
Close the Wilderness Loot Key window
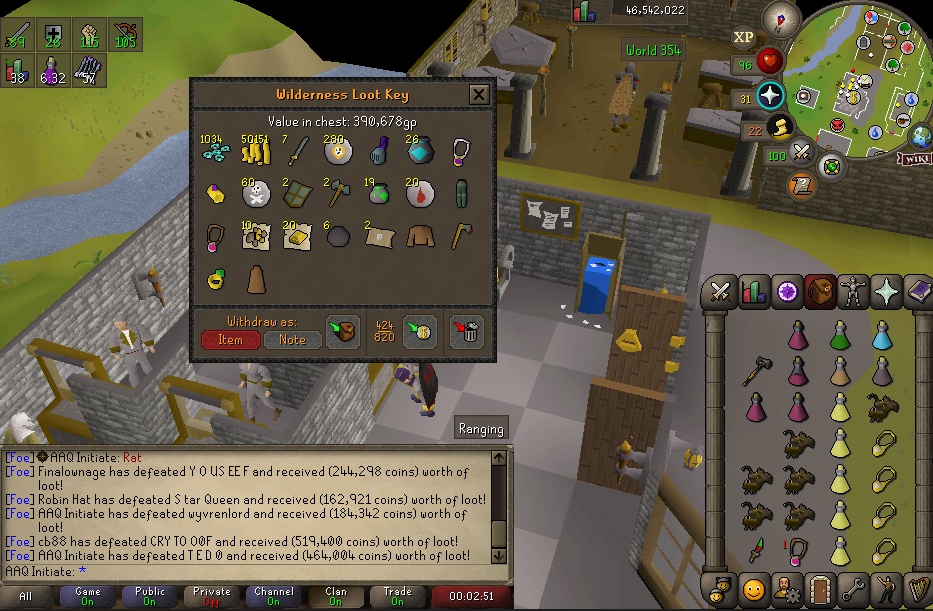(480, 95)
